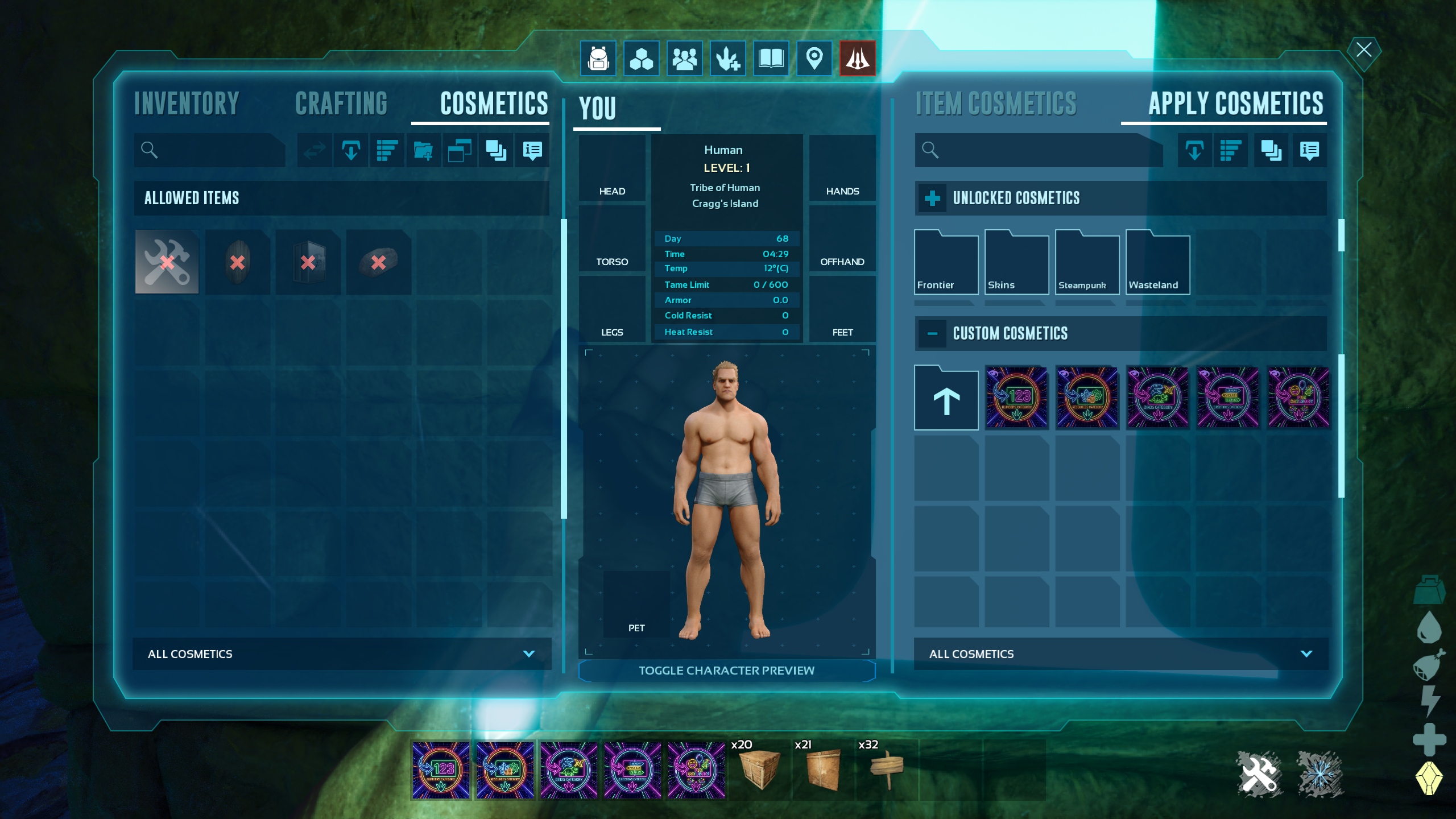Select the crossed tools item in Allowed Items
Viewport: 1456px width, 819px height.
click(x=167, y=262)
